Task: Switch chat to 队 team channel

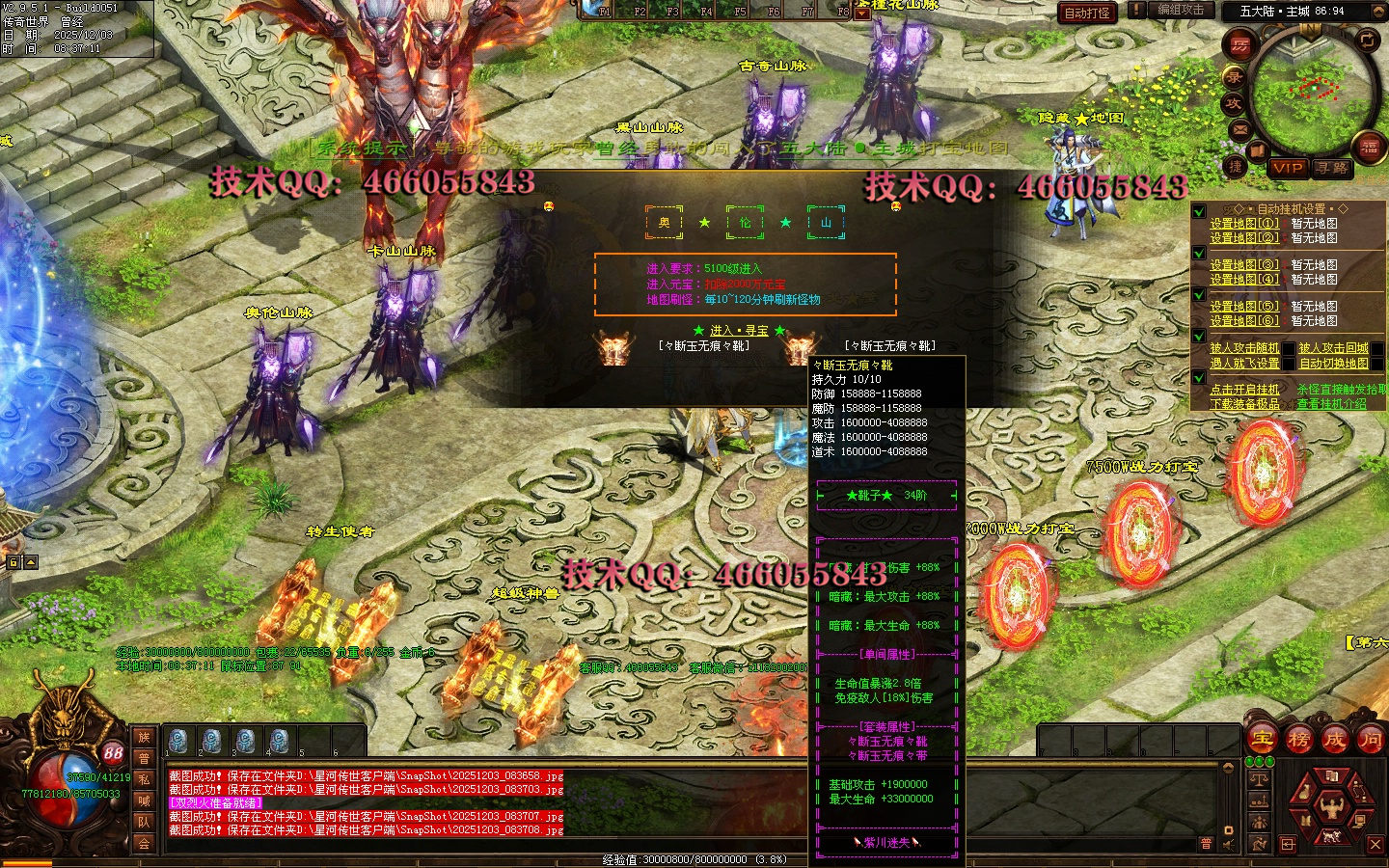Action: point(144,822)
